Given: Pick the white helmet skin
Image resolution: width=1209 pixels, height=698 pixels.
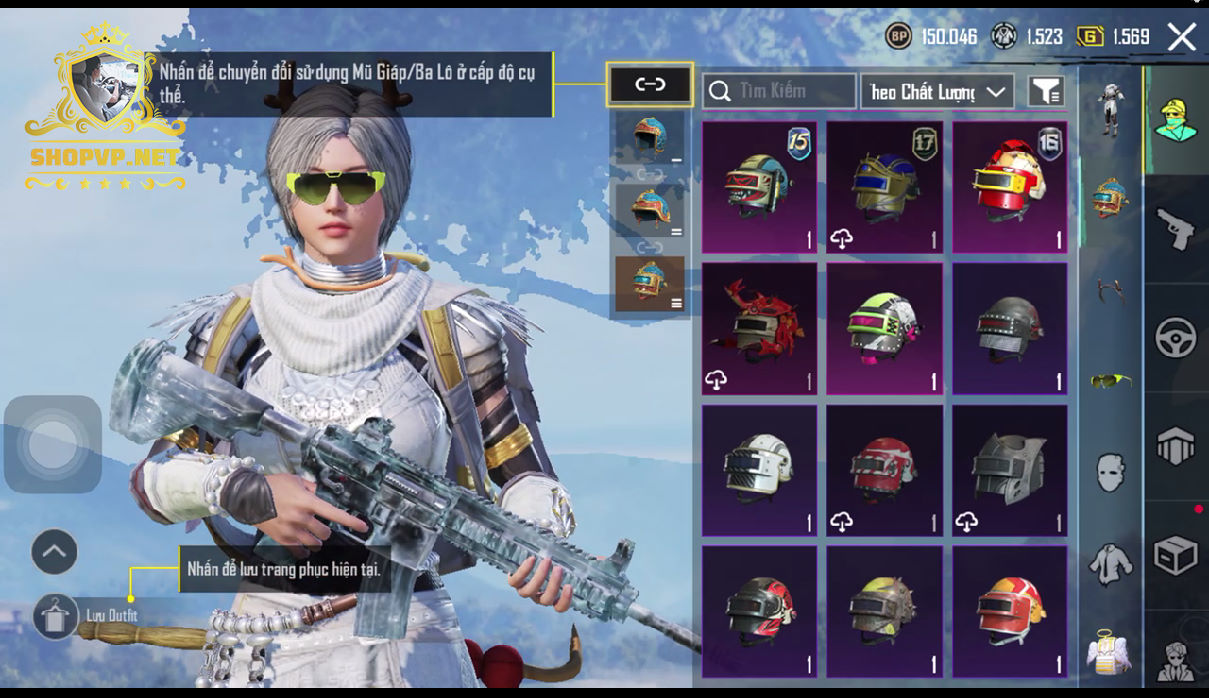Looking at the screenshot, I should [759, 470].
